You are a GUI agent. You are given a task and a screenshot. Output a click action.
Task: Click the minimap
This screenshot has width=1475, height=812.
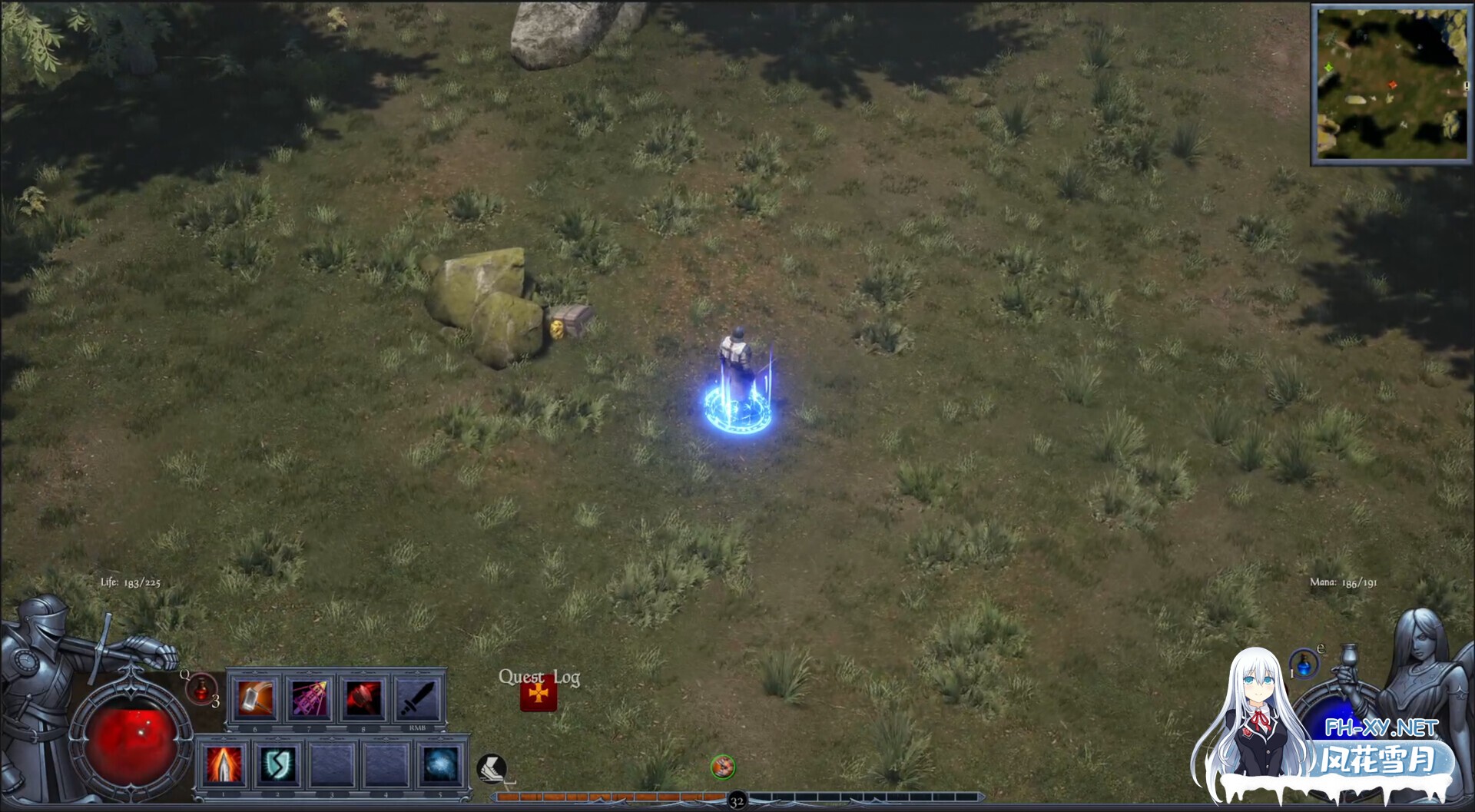coord(1390,83)
